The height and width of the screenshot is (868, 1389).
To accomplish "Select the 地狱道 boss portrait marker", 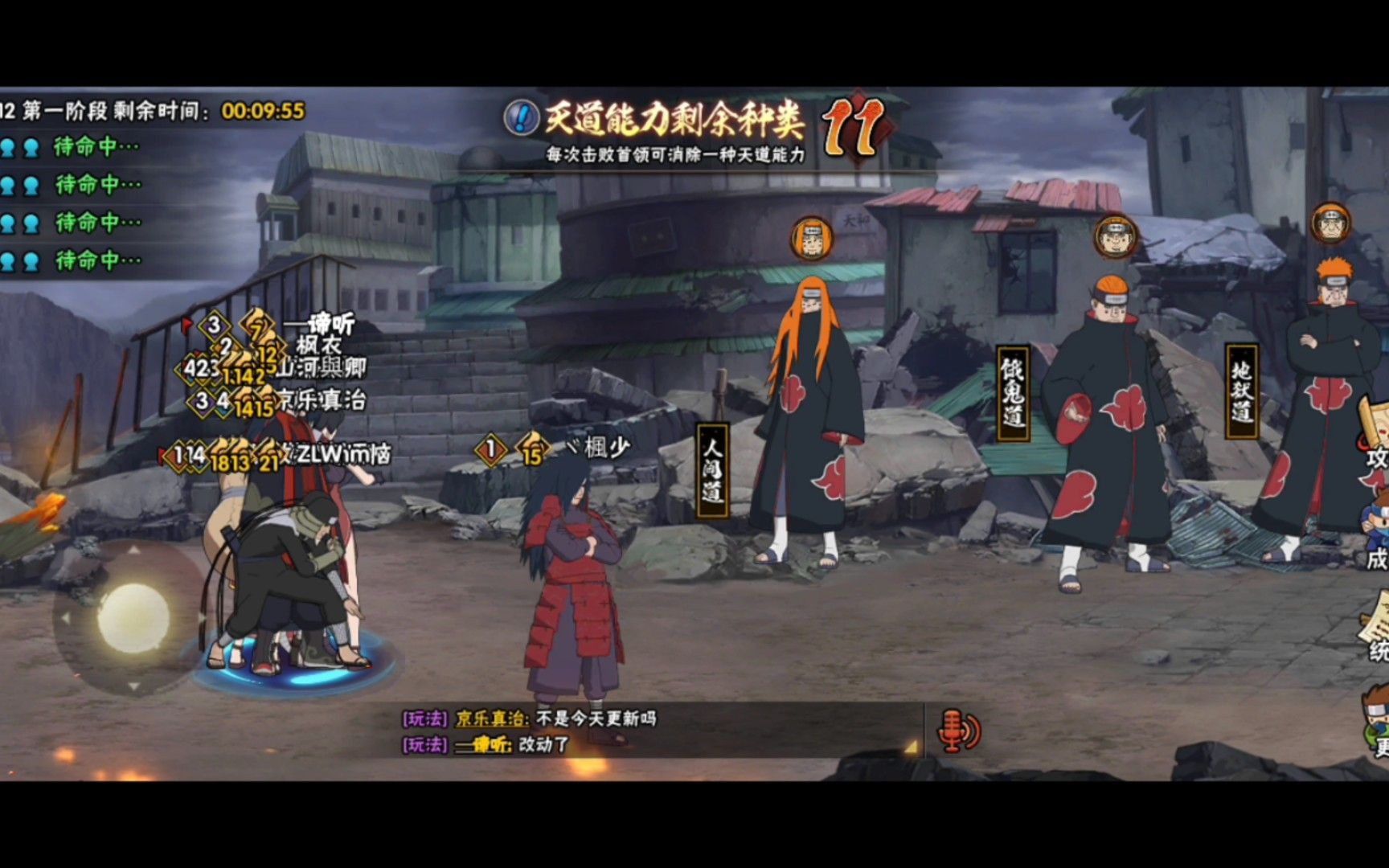I will coord(1330,223).
